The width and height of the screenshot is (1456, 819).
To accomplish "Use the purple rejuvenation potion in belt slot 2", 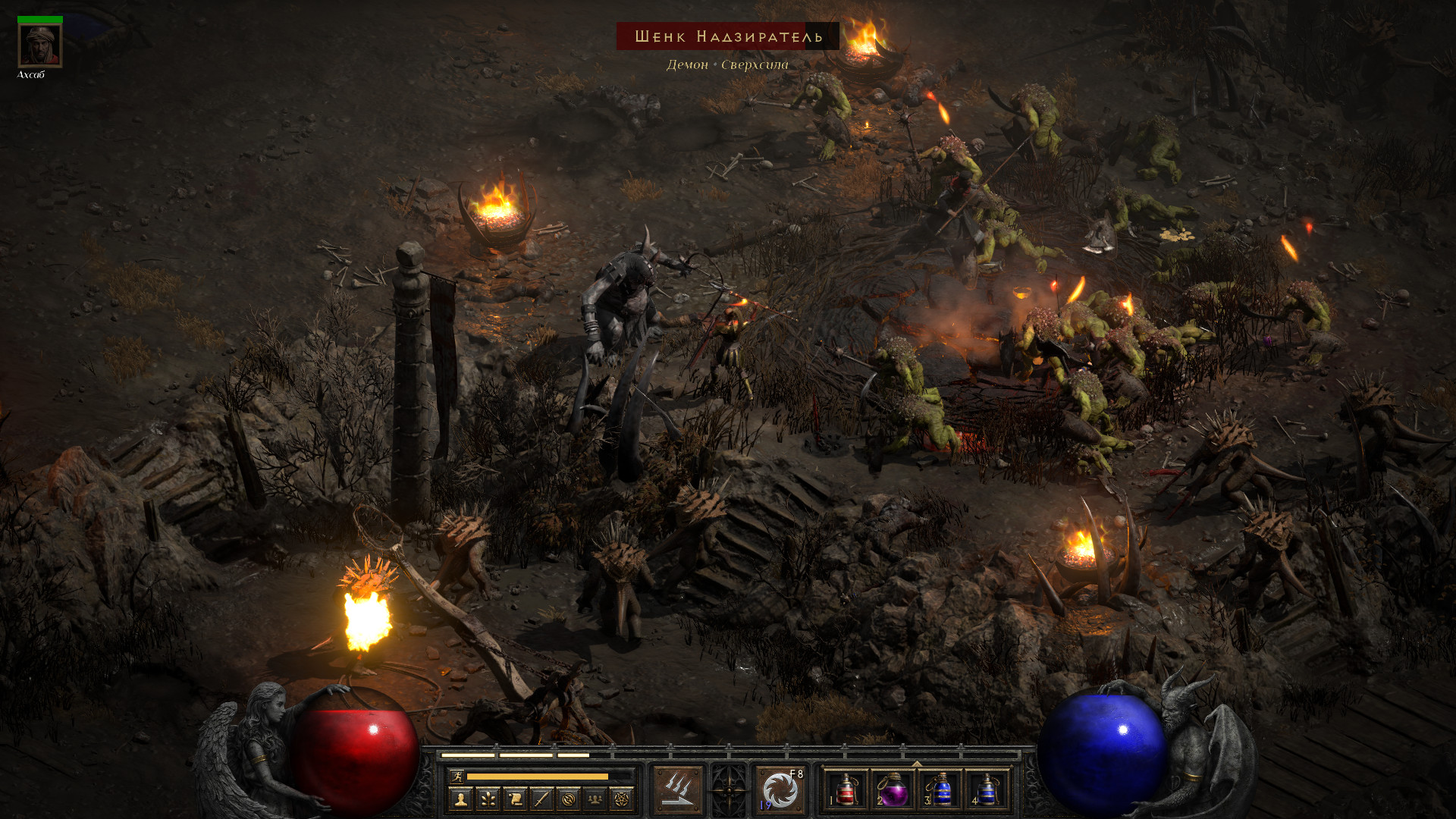I will pos(893,790).
